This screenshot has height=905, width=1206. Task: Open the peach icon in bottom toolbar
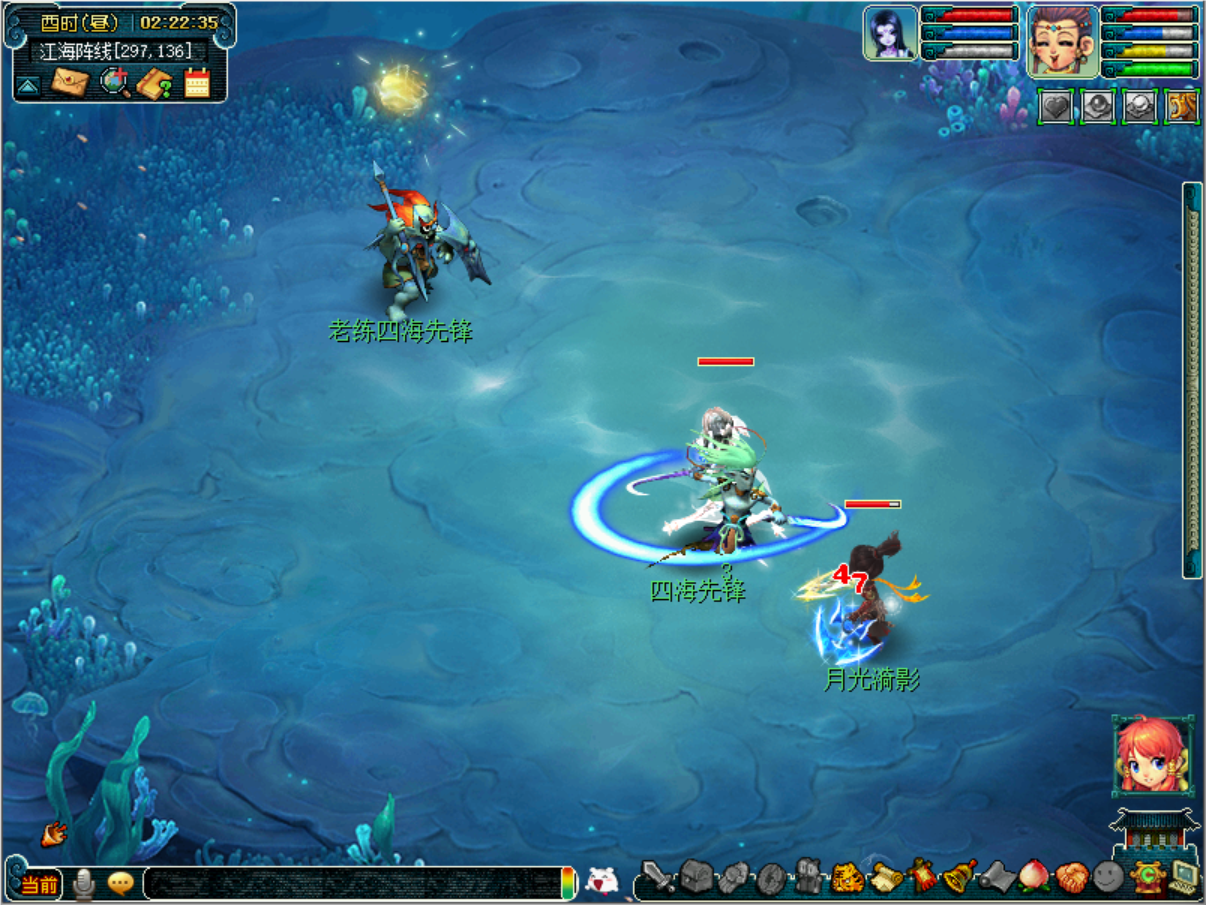point(1034,877)
